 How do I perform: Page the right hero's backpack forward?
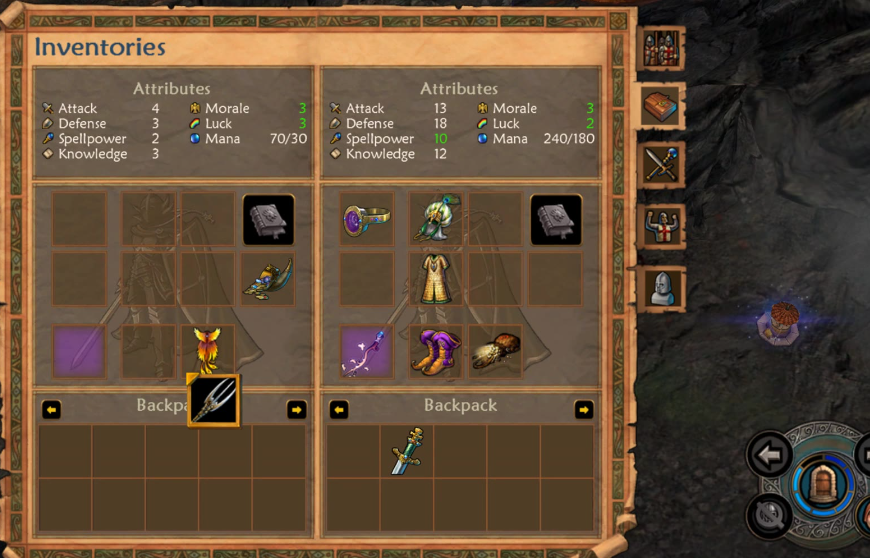[x=584, y=410]
